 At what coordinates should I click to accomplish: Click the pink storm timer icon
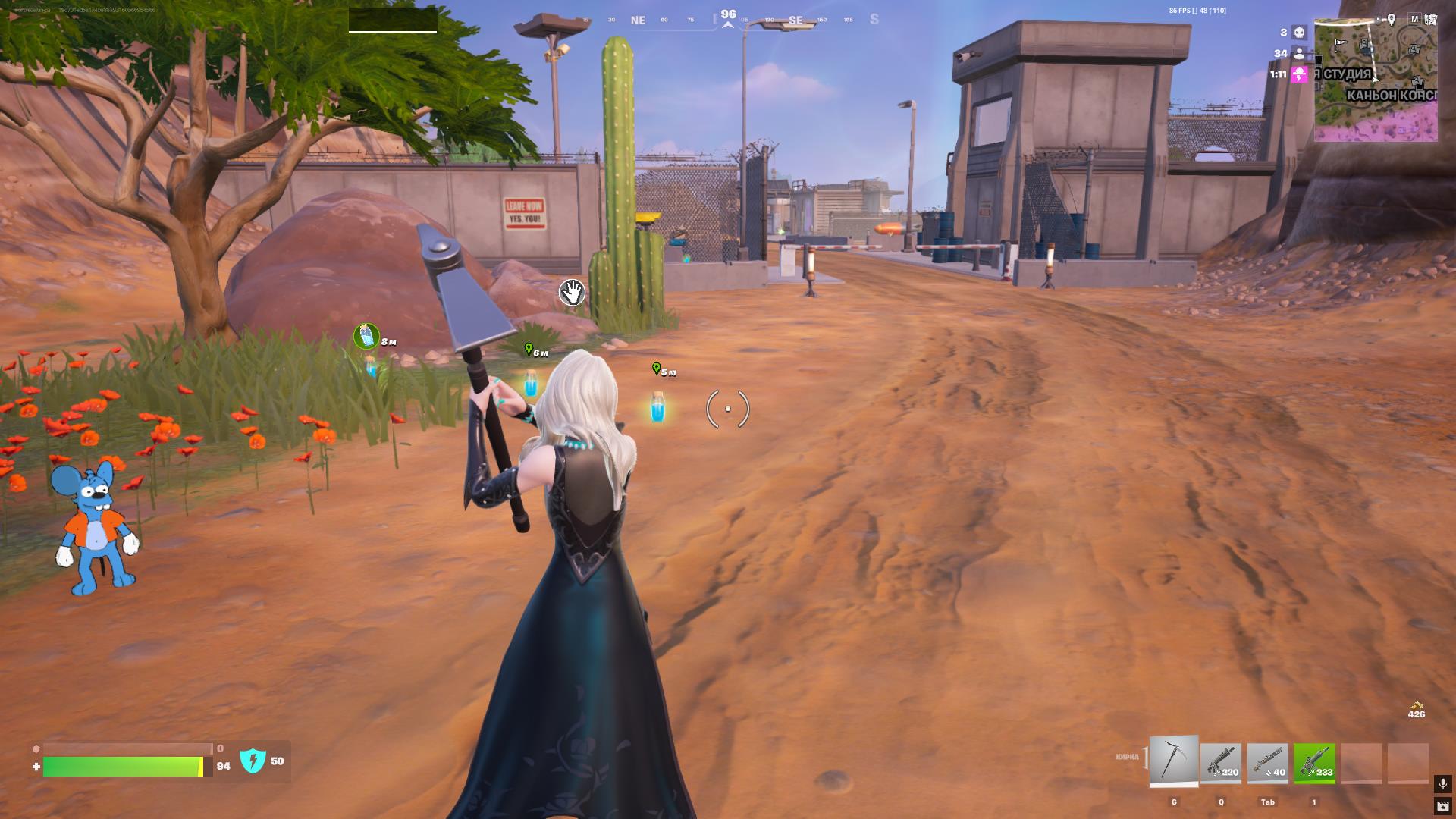(1300, 74)
